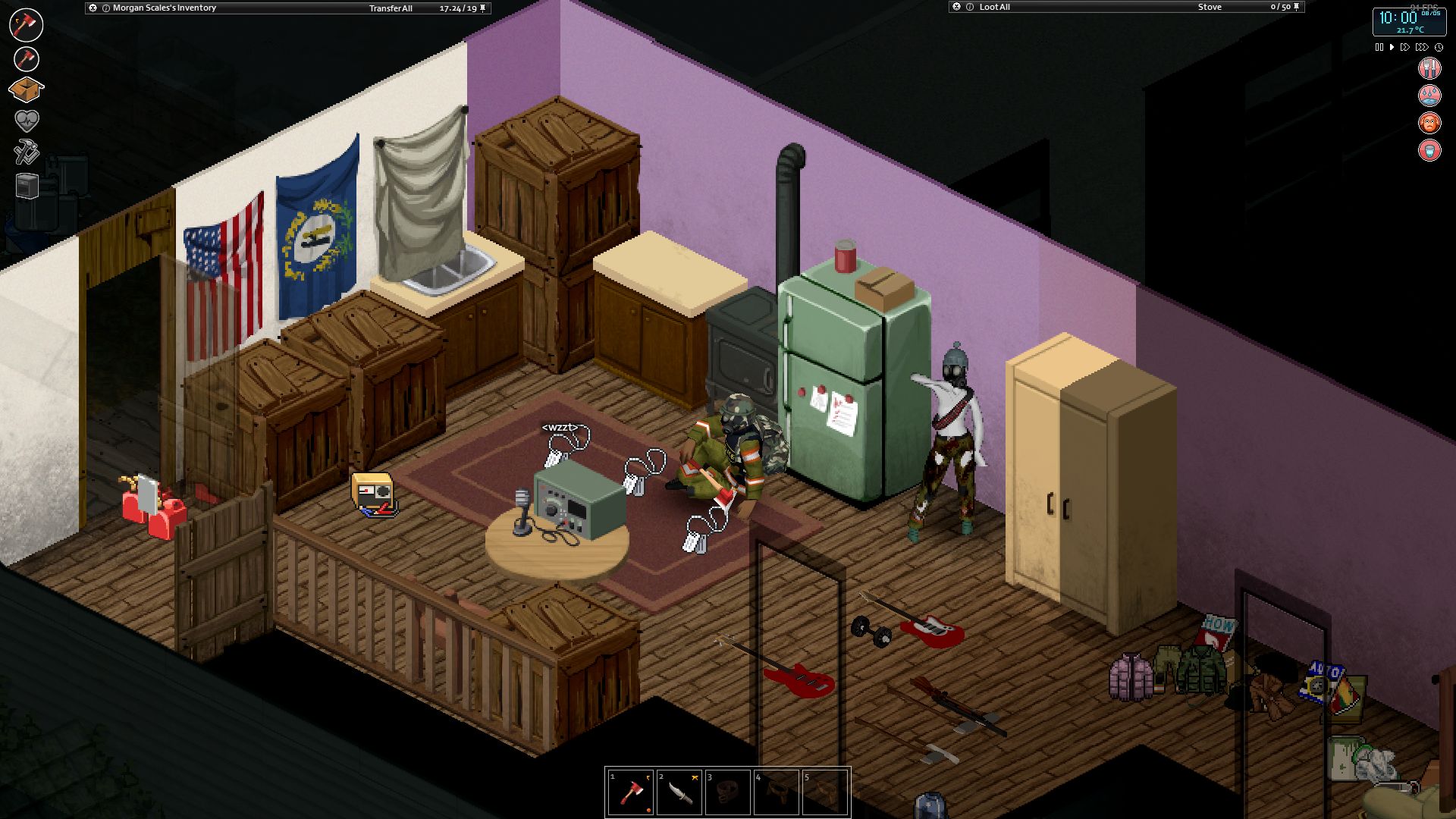Viewport: 1456px width, 819px height.
Task: Pin the Stove loot panel
Action: click(1296, 7)
